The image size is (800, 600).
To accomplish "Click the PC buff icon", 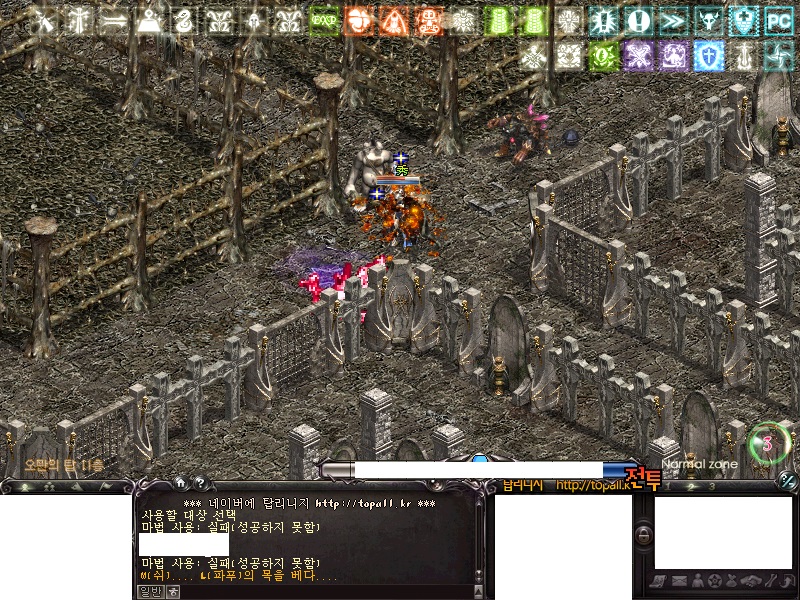I will (x=778, y=20).
